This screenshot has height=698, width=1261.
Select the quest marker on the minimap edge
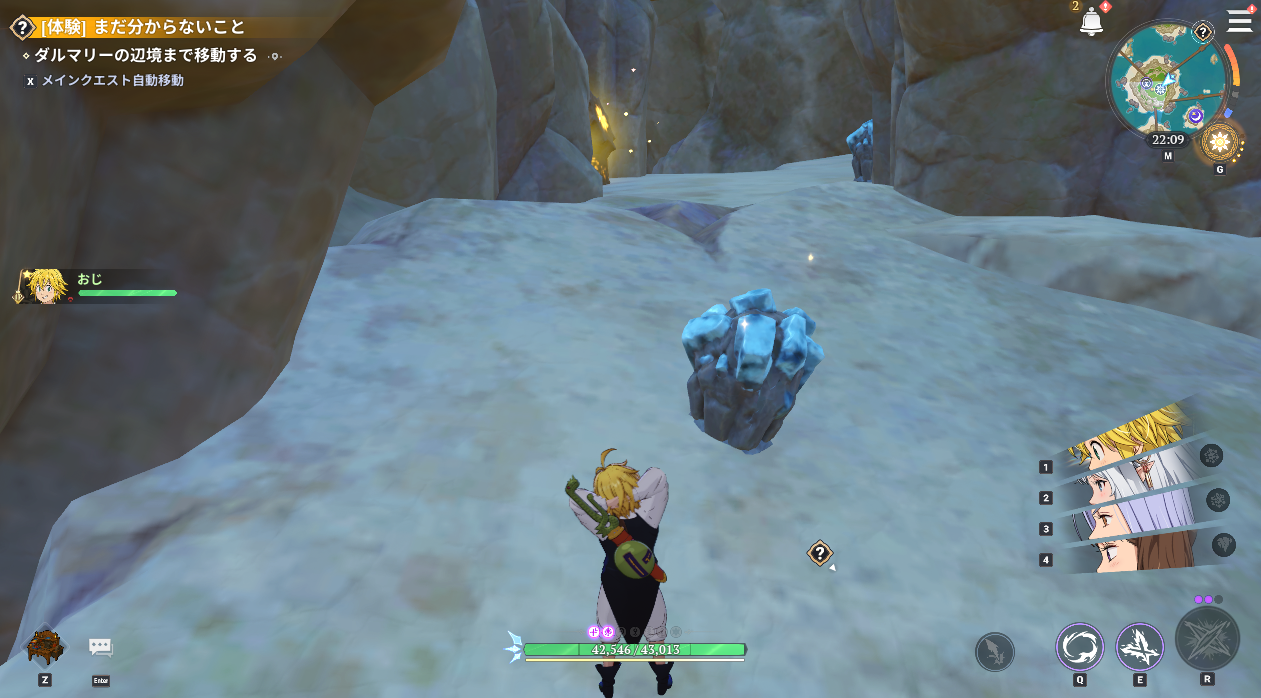[1203, 33]
